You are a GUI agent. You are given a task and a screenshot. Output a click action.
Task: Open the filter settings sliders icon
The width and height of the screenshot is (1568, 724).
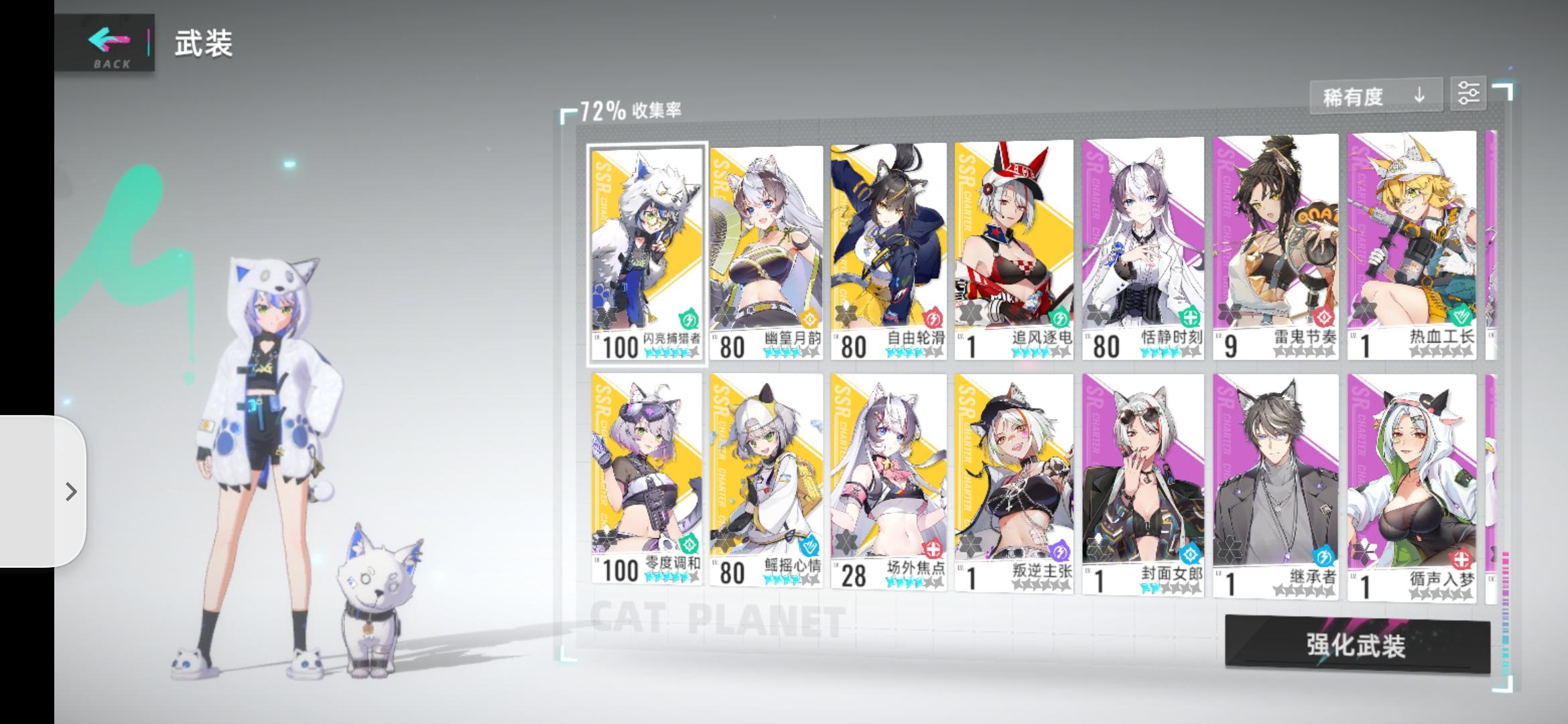pos(1469,94)
